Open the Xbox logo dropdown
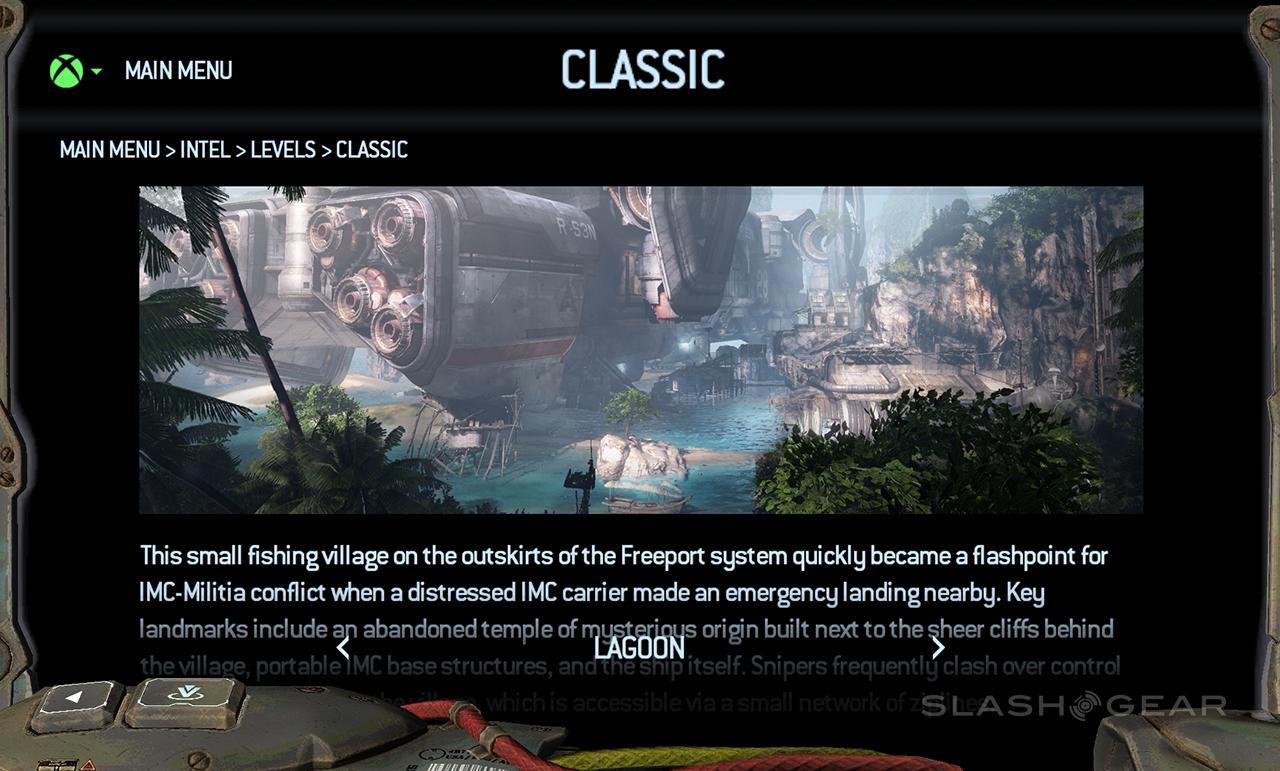Screen dimensions: 1280x771 click(74, 71)
